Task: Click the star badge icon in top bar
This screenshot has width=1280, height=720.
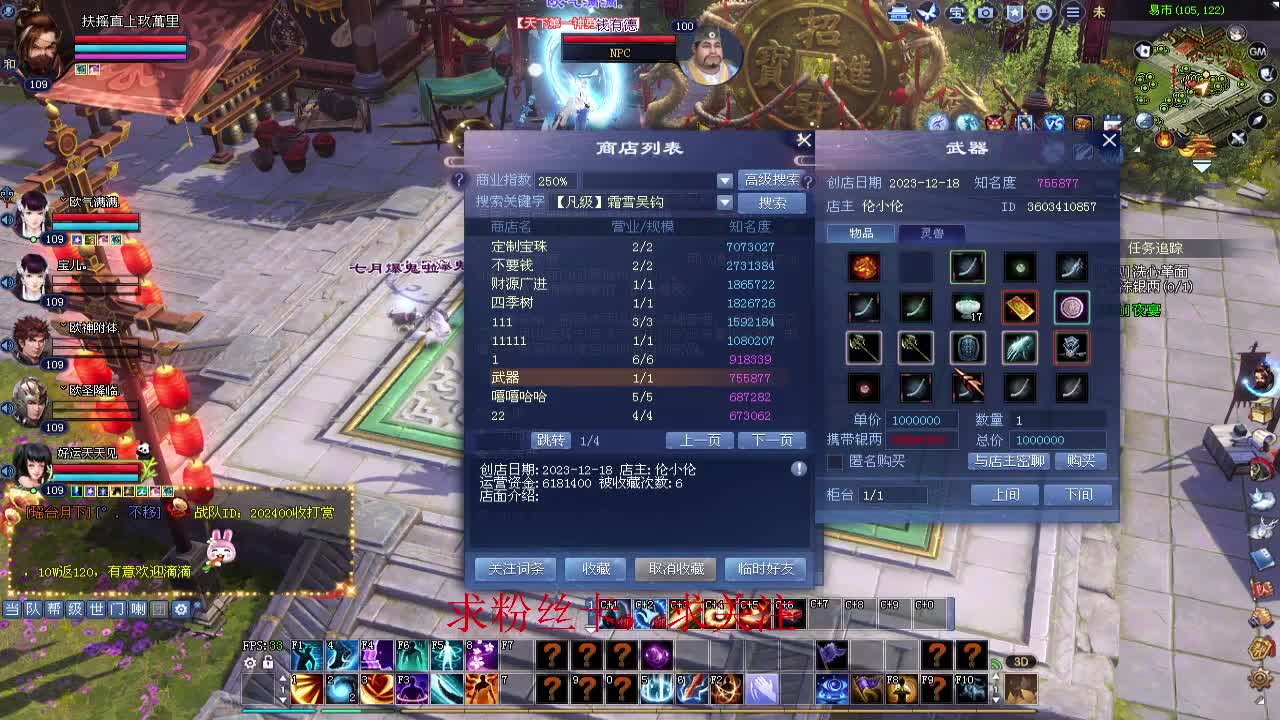Action: coord(1013,12)
